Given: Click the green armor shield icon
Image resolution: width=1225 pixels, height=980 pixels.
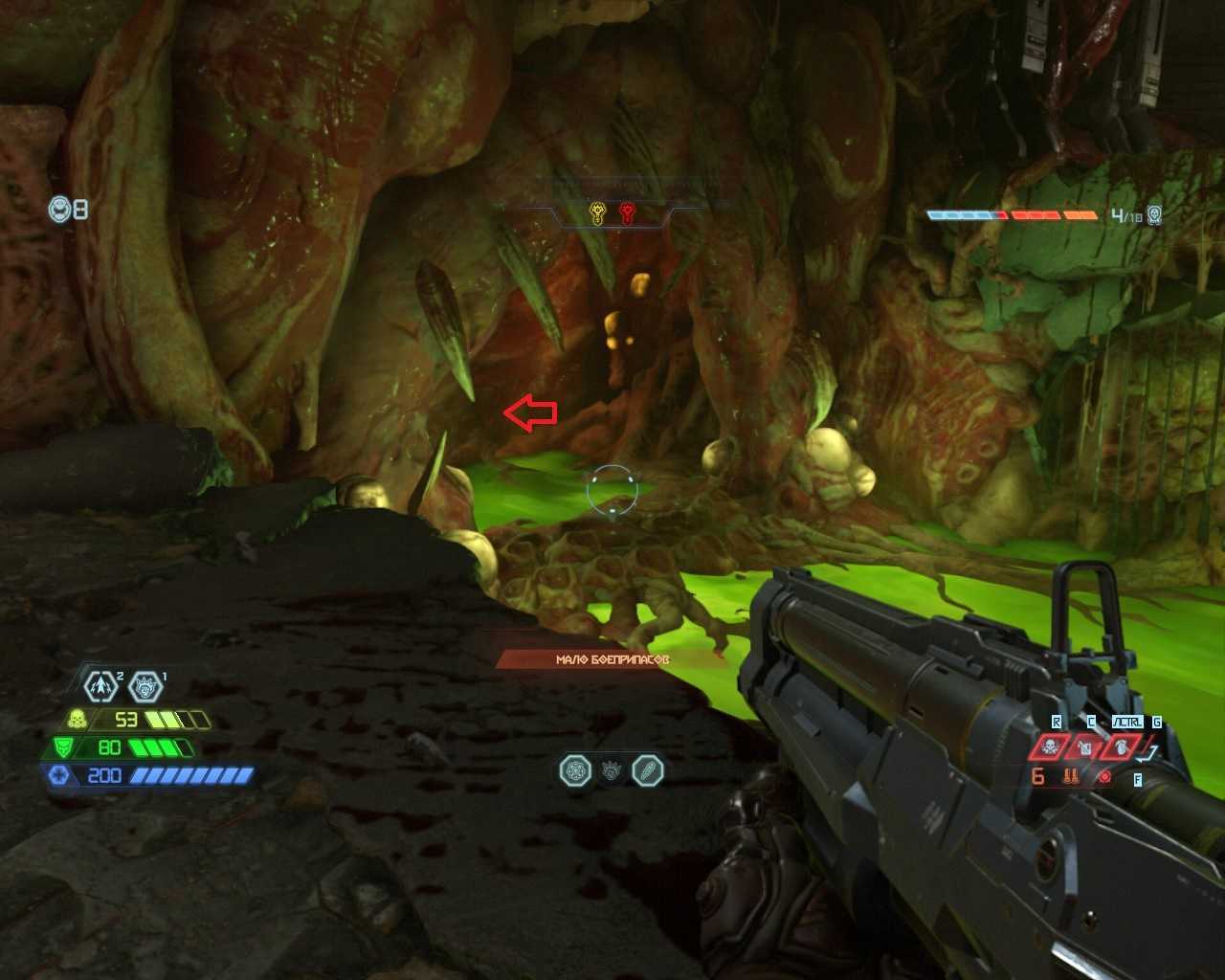Looking at the screenshot, I should pyautogui.click(x=63, y=747).
